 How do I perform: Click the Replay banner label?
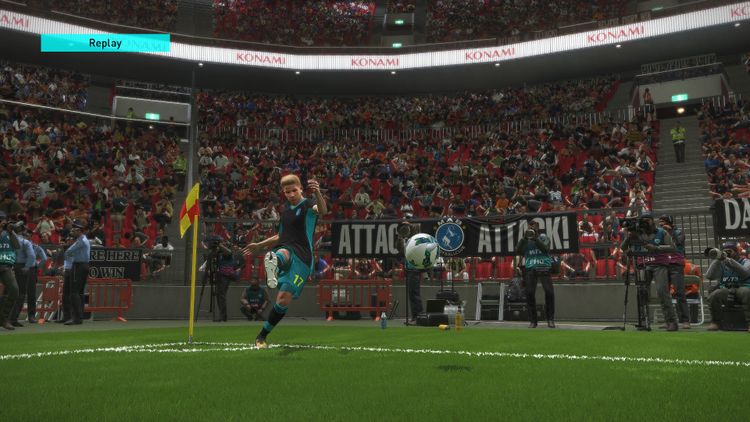(105, 43)
